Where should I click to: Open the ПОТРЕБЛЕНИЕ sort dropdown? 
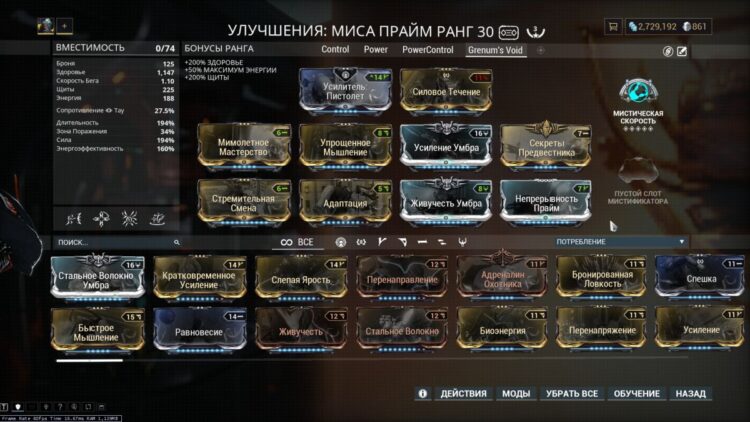click(x=620, y=242)
